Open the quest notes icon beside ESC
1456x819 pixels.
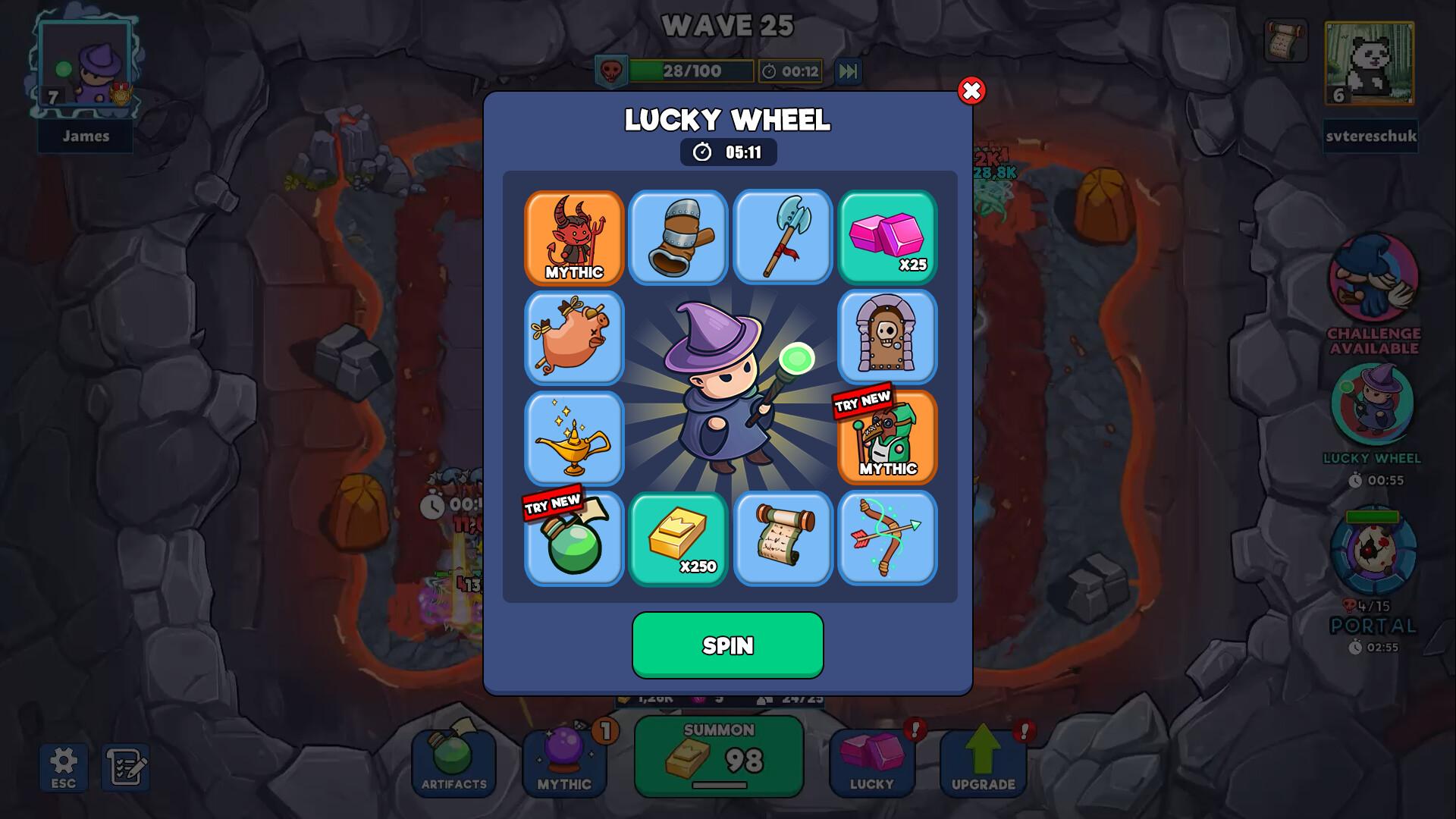point(126,764)
